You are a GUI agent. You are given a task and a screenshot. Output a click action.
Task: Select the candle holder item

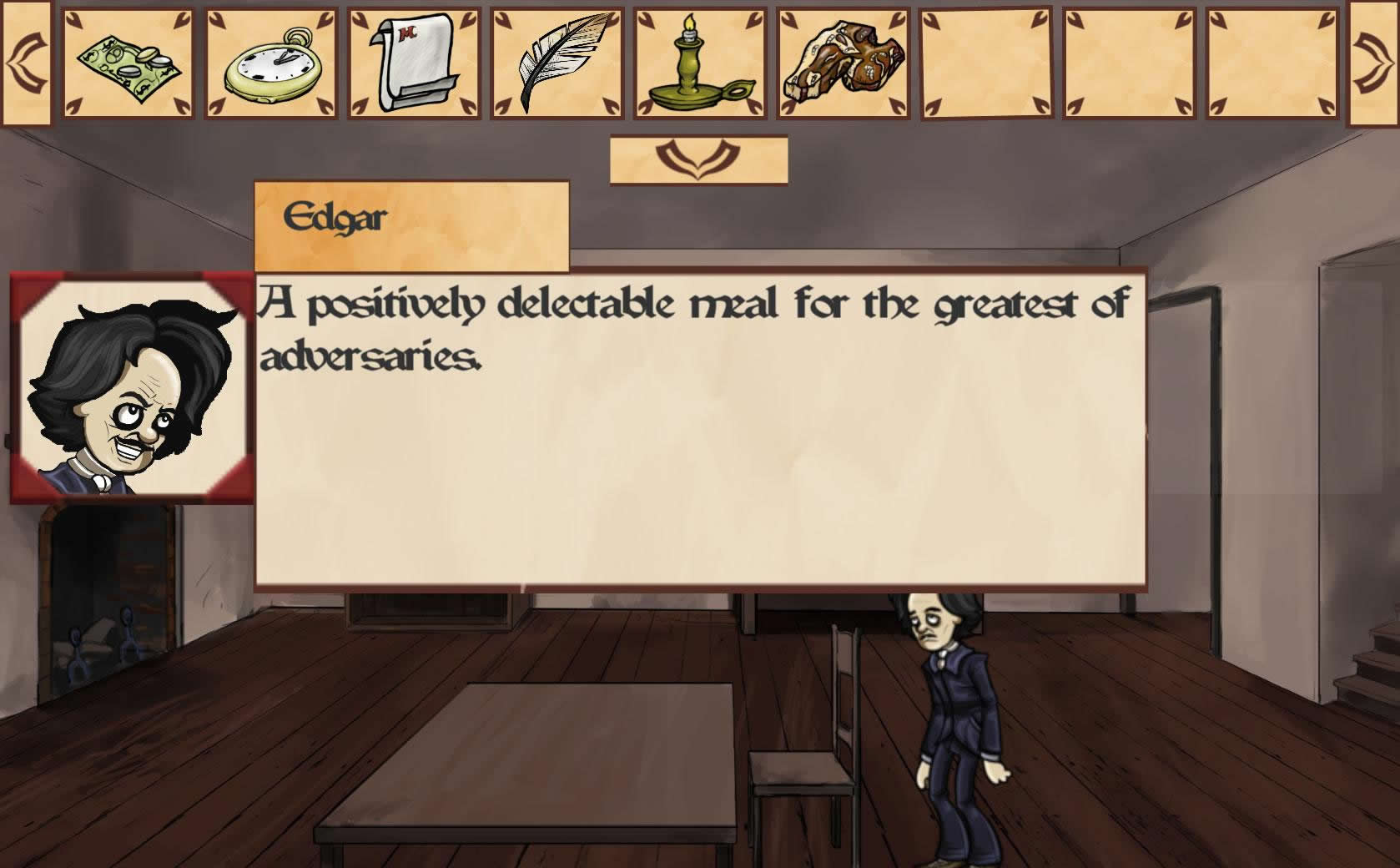[700, 63]
